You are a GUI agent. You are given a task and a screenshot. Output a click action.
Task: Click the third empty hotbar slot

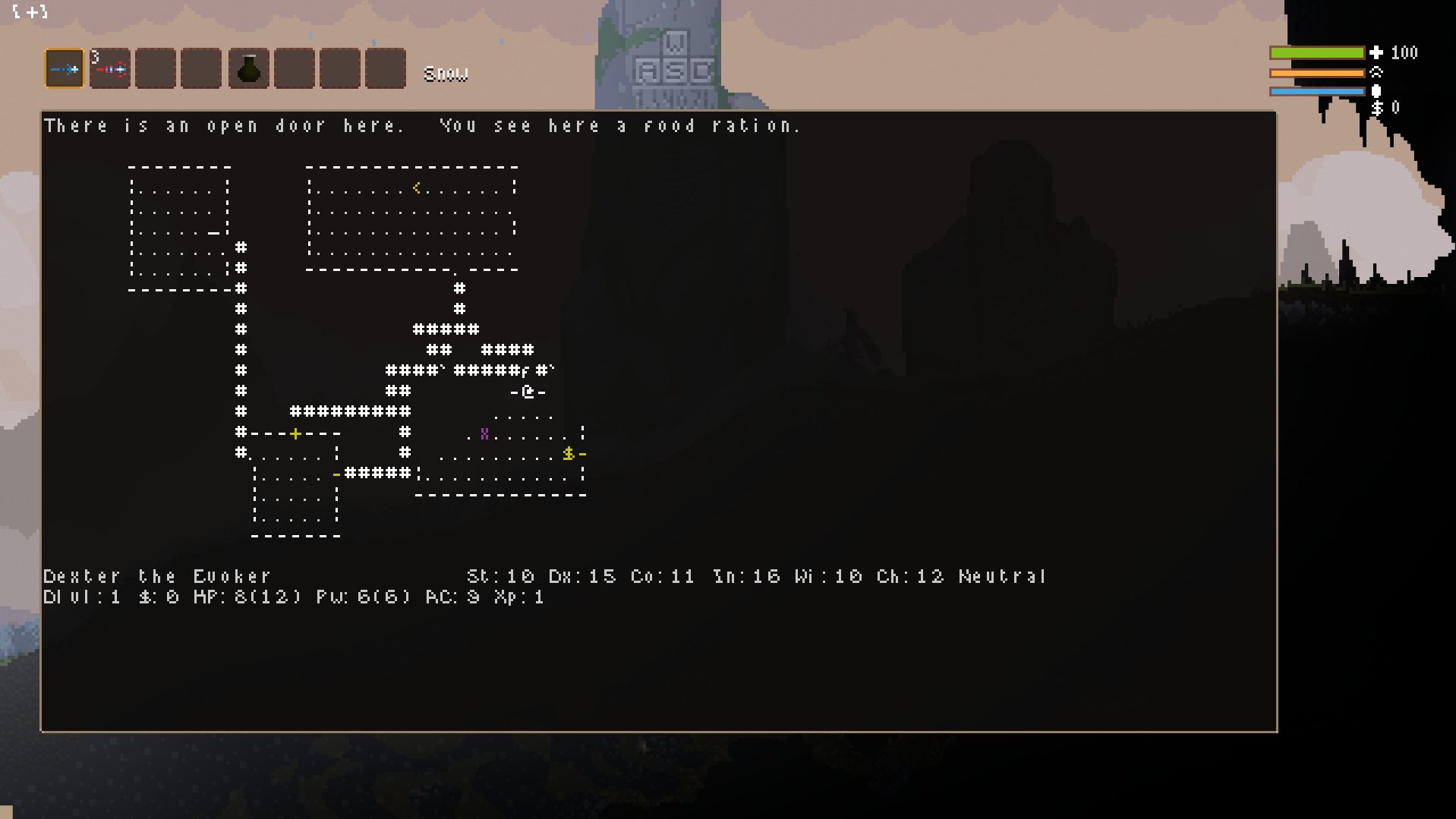156,68
